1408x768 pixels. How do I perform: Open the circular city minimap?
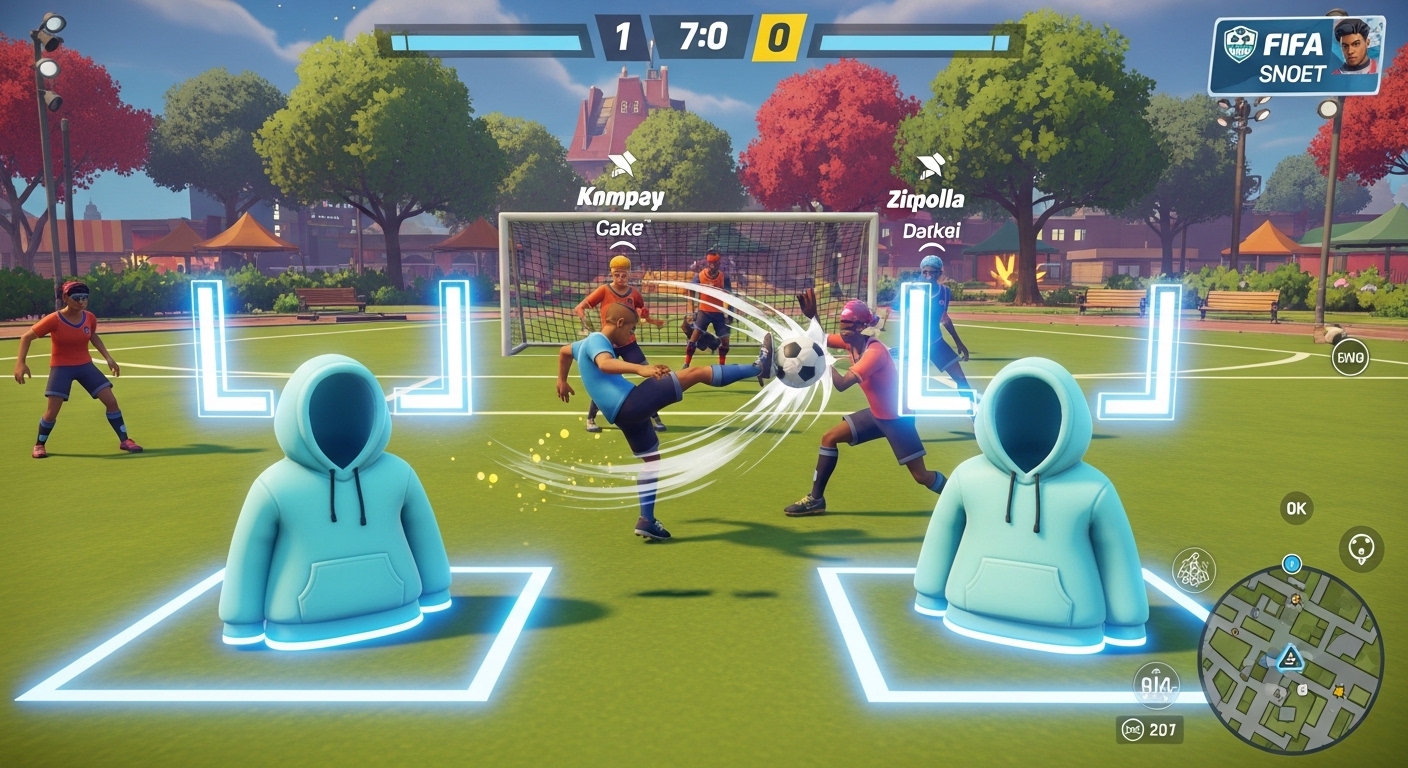tap(1290, 660)
